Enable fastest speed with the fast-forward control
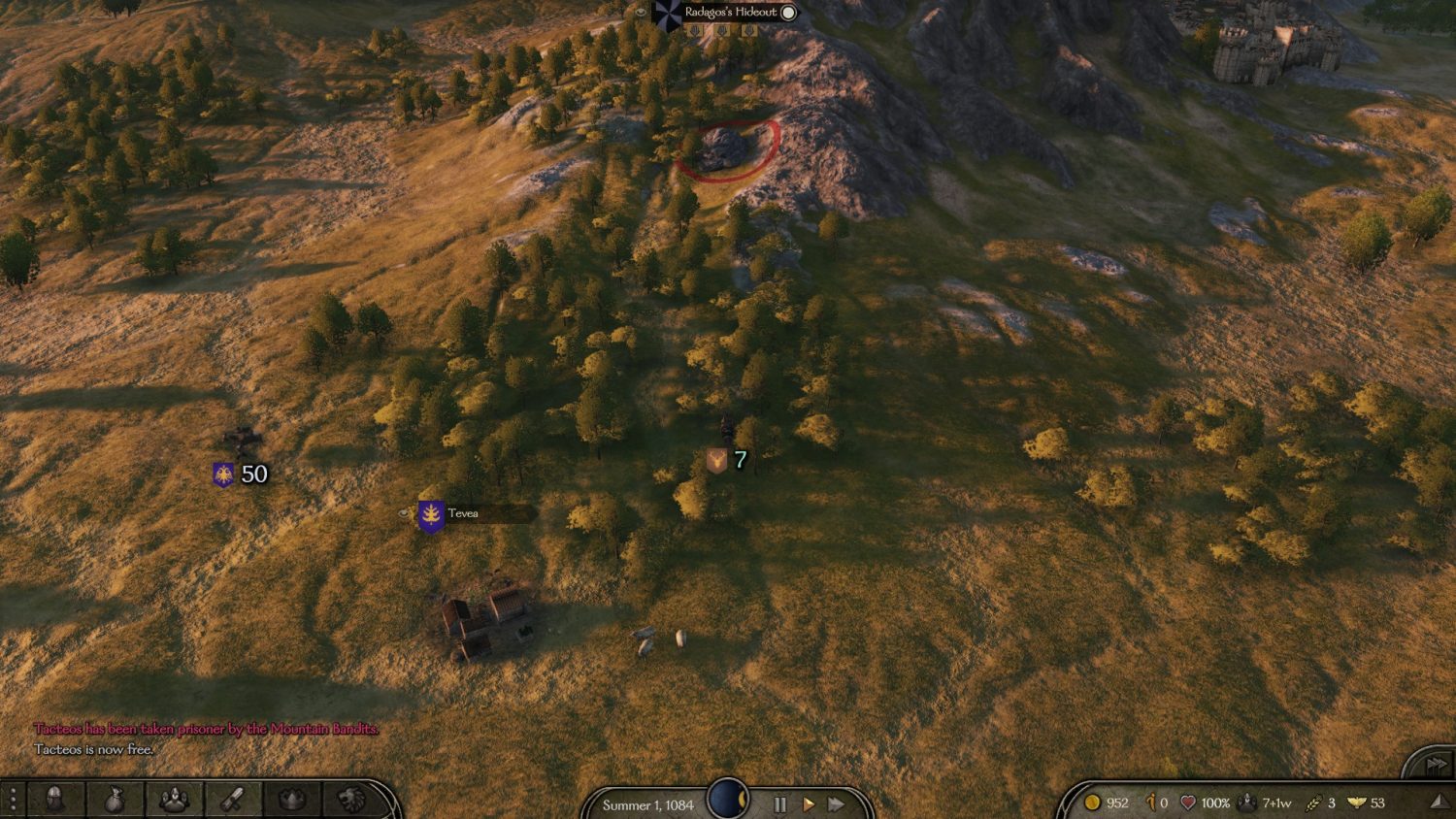This screenshot has height=819, width=1456. coord(838,803)
